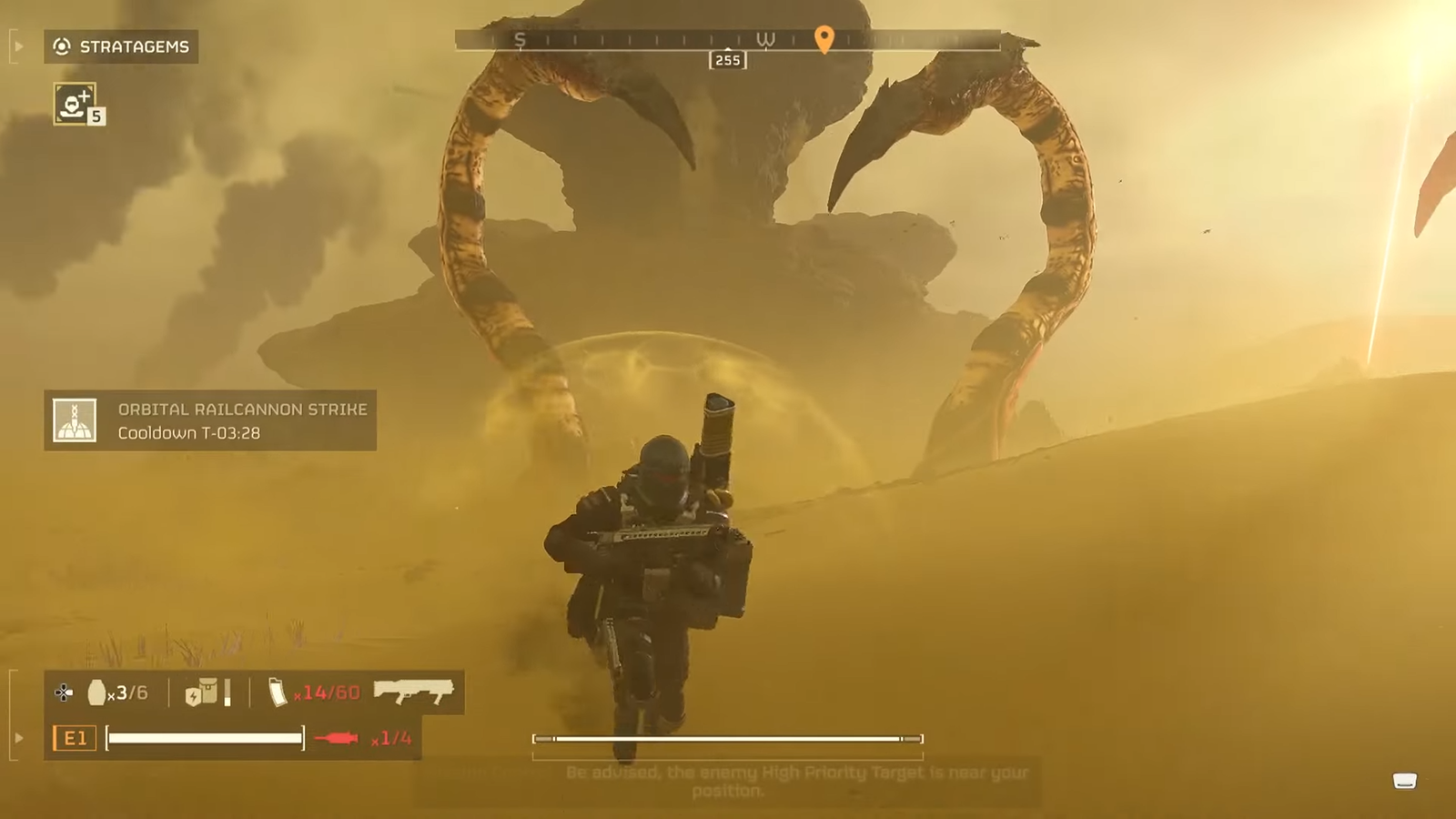
Task: Click the Stratagems targeting icon
Action: pos(60,47)
